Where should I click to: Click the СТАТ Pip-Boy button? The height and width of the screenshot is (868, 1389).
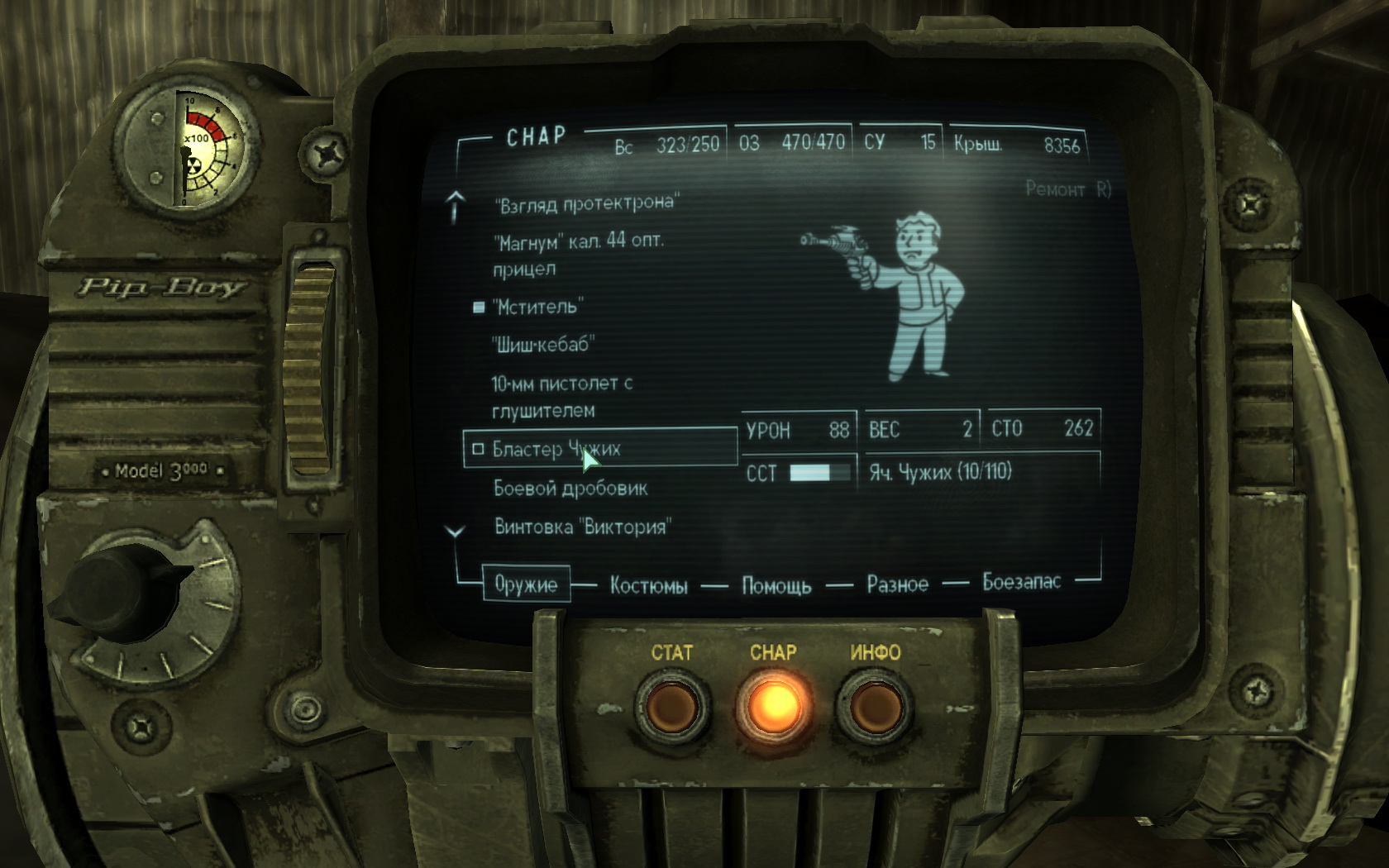tap(671, 707)
